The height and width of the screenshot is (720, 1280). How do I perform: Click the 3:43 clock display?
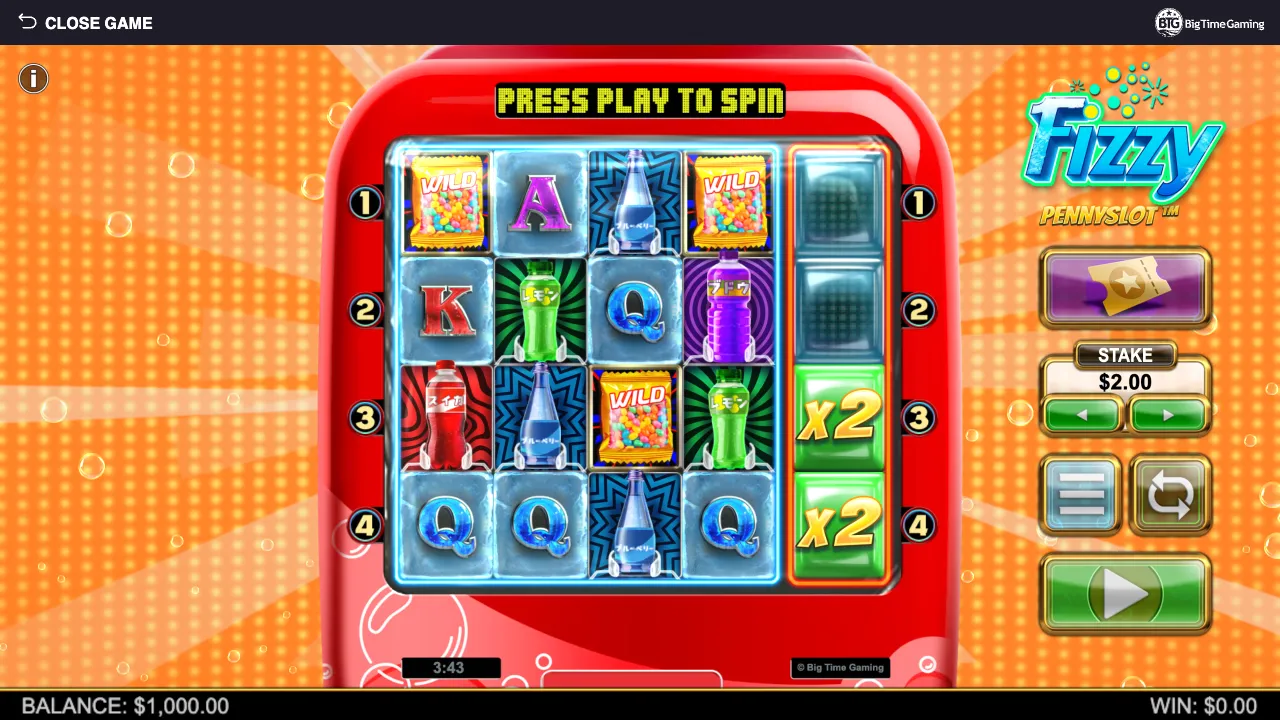pos(449,667)
